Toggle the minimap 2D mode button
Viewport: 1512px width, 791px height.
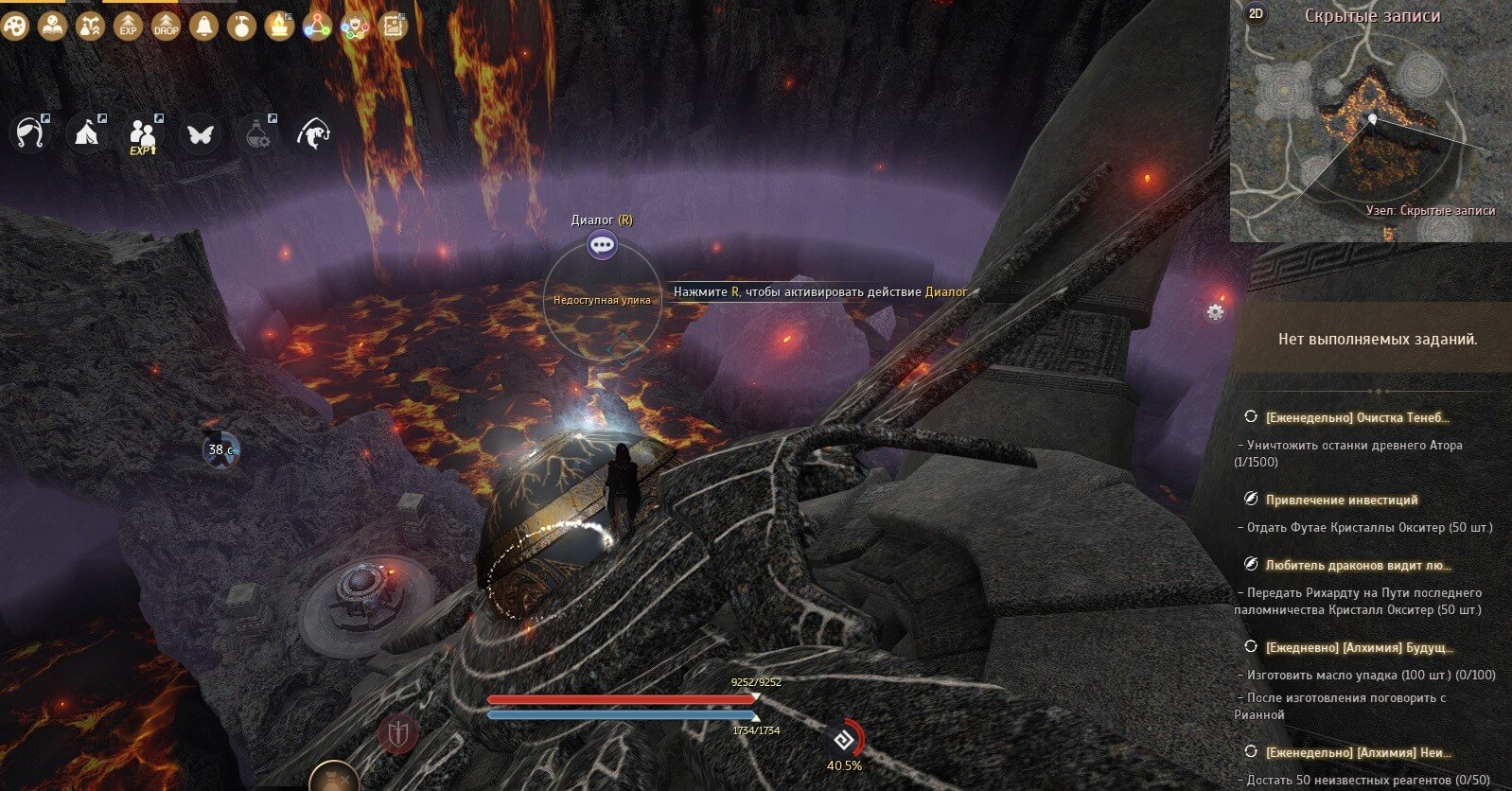coord(1257,13)
